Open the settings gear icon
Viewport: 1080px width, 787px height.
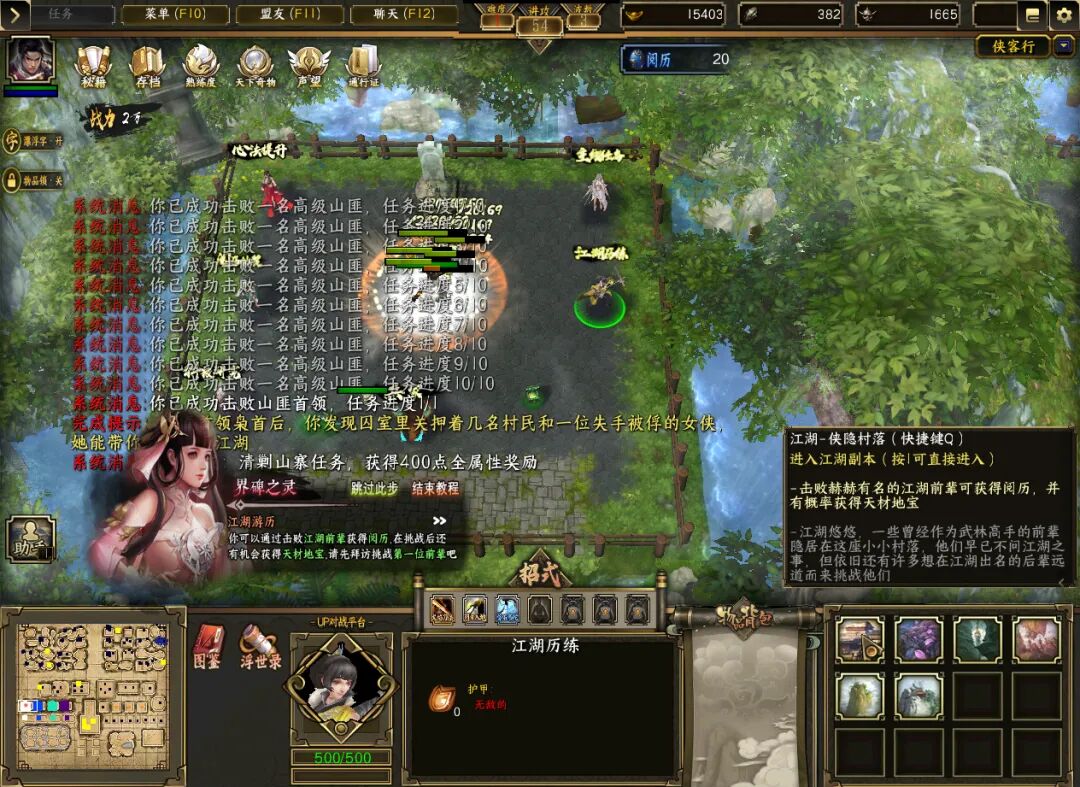(1063, 14)
